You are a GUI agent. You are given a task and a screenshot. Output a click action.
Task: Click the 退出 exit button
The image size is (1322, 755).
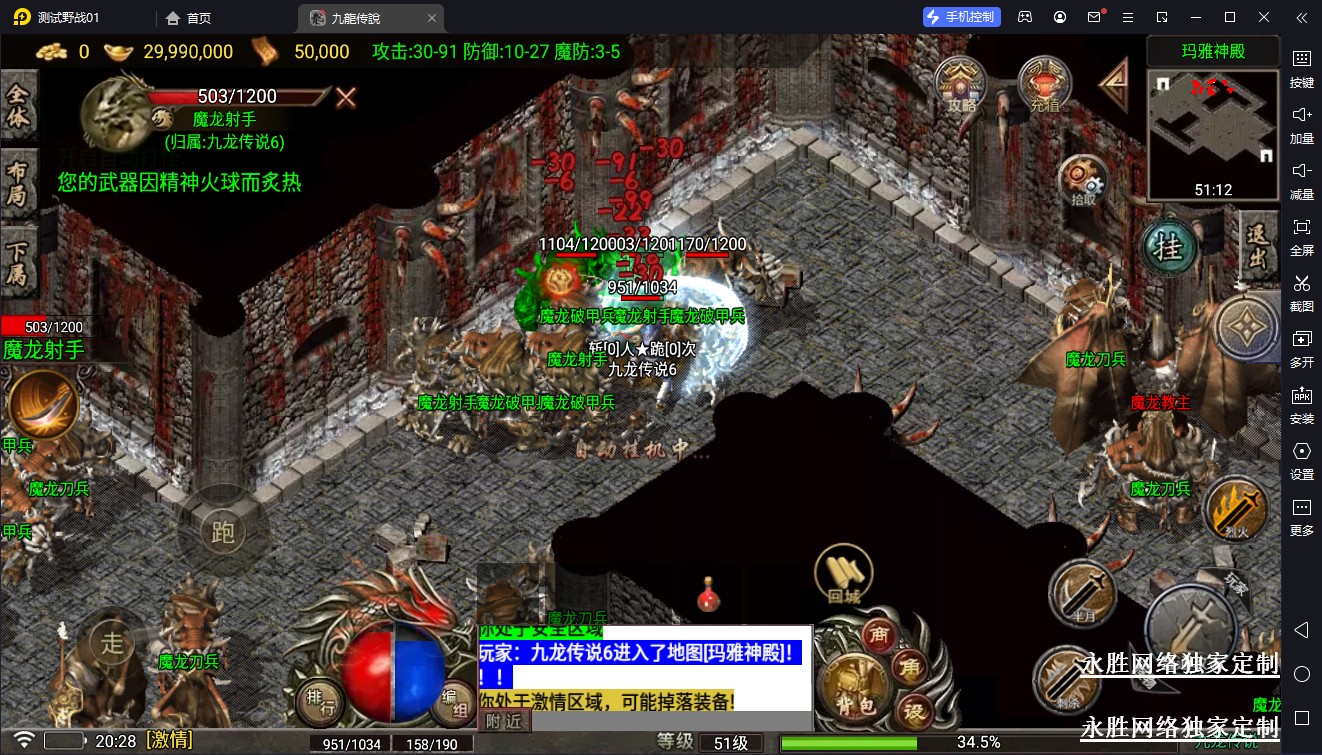[x=1258, y=247]
